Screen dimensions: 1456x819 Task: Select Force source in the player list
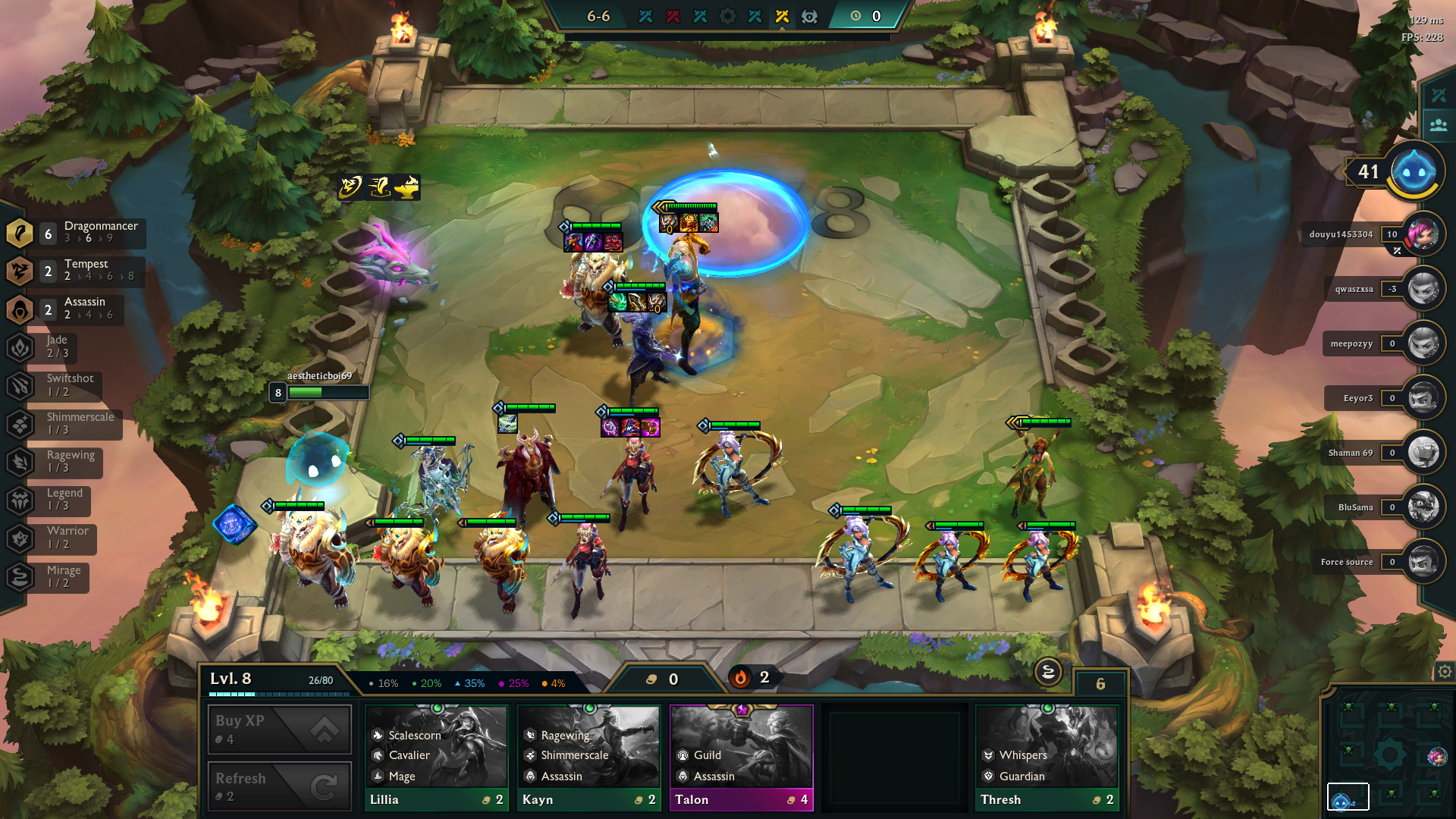pyautogui.click(x=1423, y=562)
